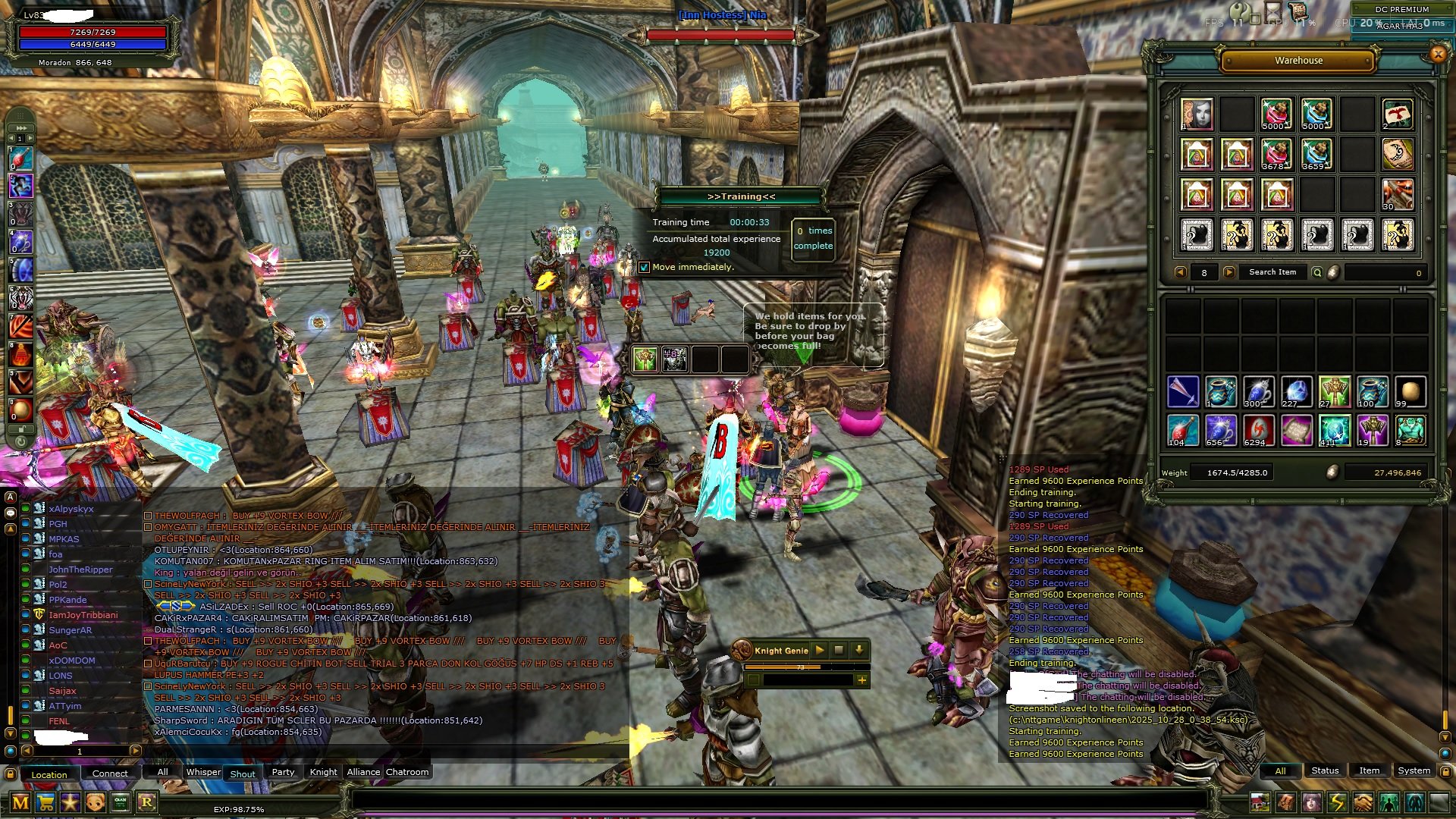This screenshot has width=1456, height=819.
Task: Open the handshake trade icon
Action: (x=1363, y=802)
